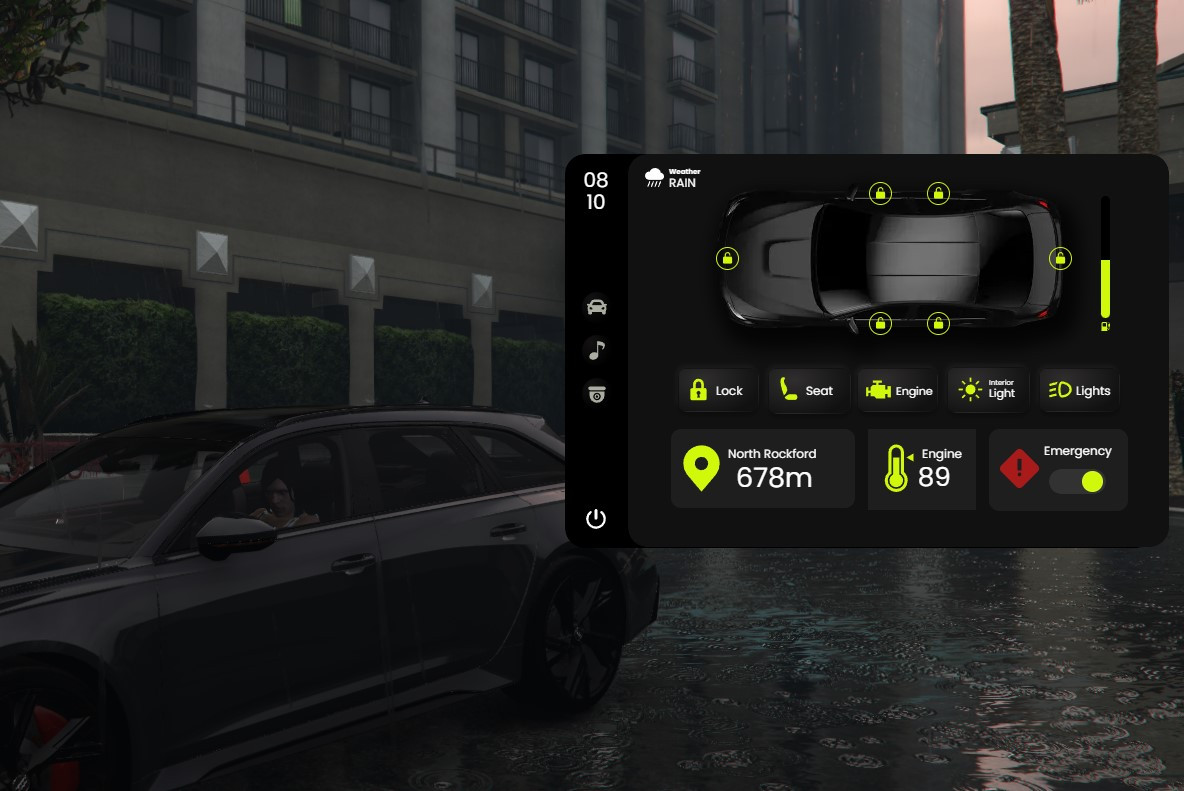
Task: Toggle the Engine button
Action: point(898,390)
